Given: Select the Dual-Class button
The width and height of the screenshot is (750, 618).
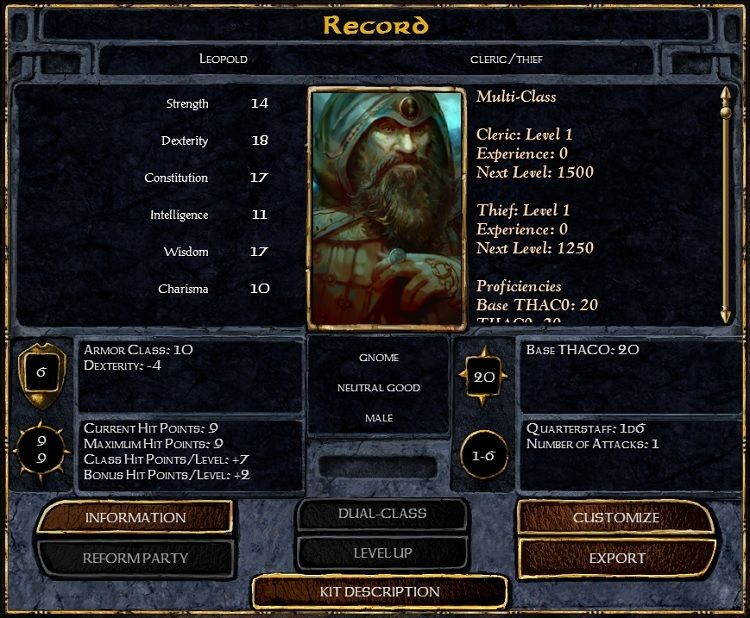Looking at the screenshot, I should 381,514.
